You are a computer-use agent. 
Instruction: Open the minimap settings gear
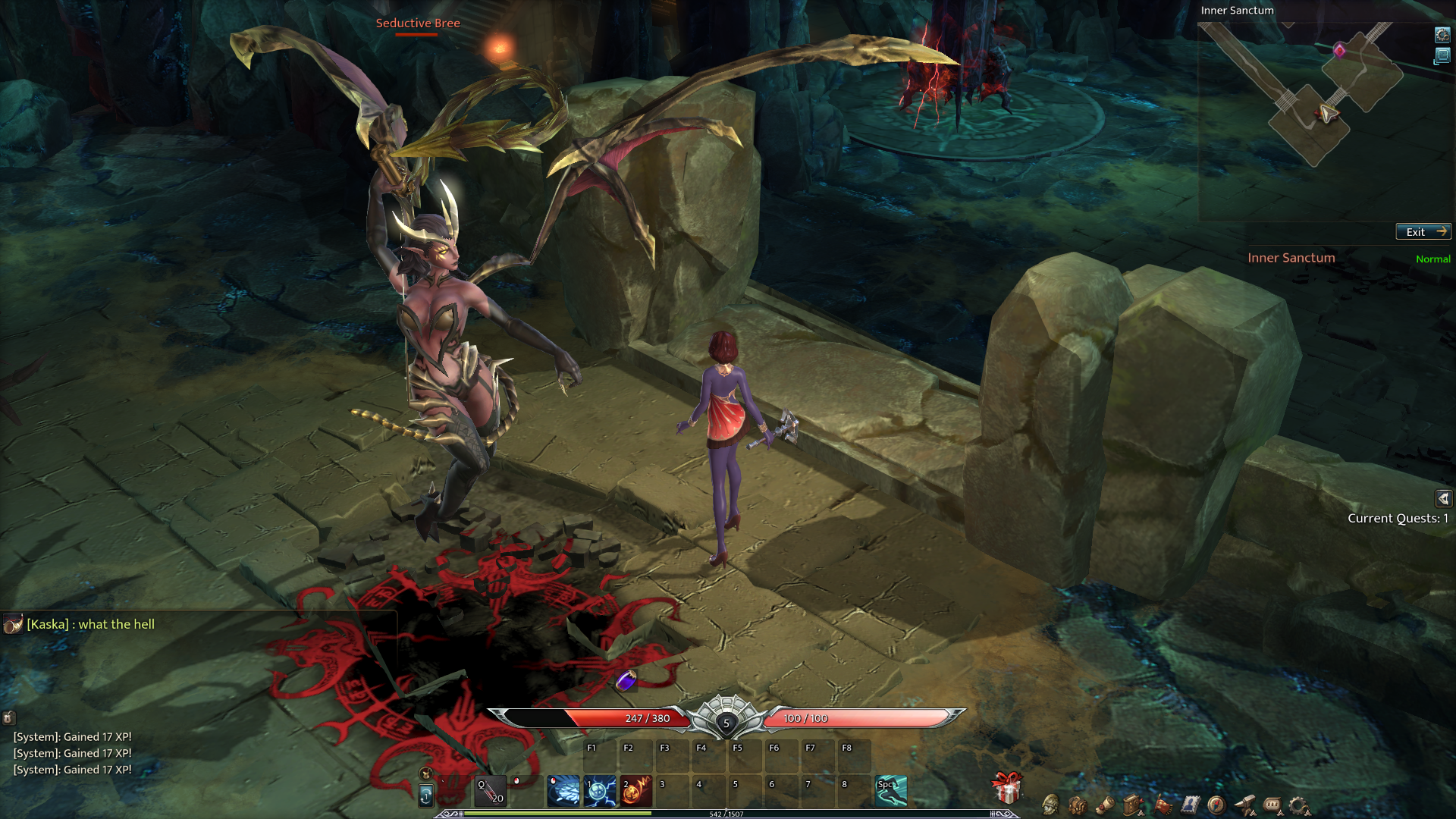tap(1442, 35)
